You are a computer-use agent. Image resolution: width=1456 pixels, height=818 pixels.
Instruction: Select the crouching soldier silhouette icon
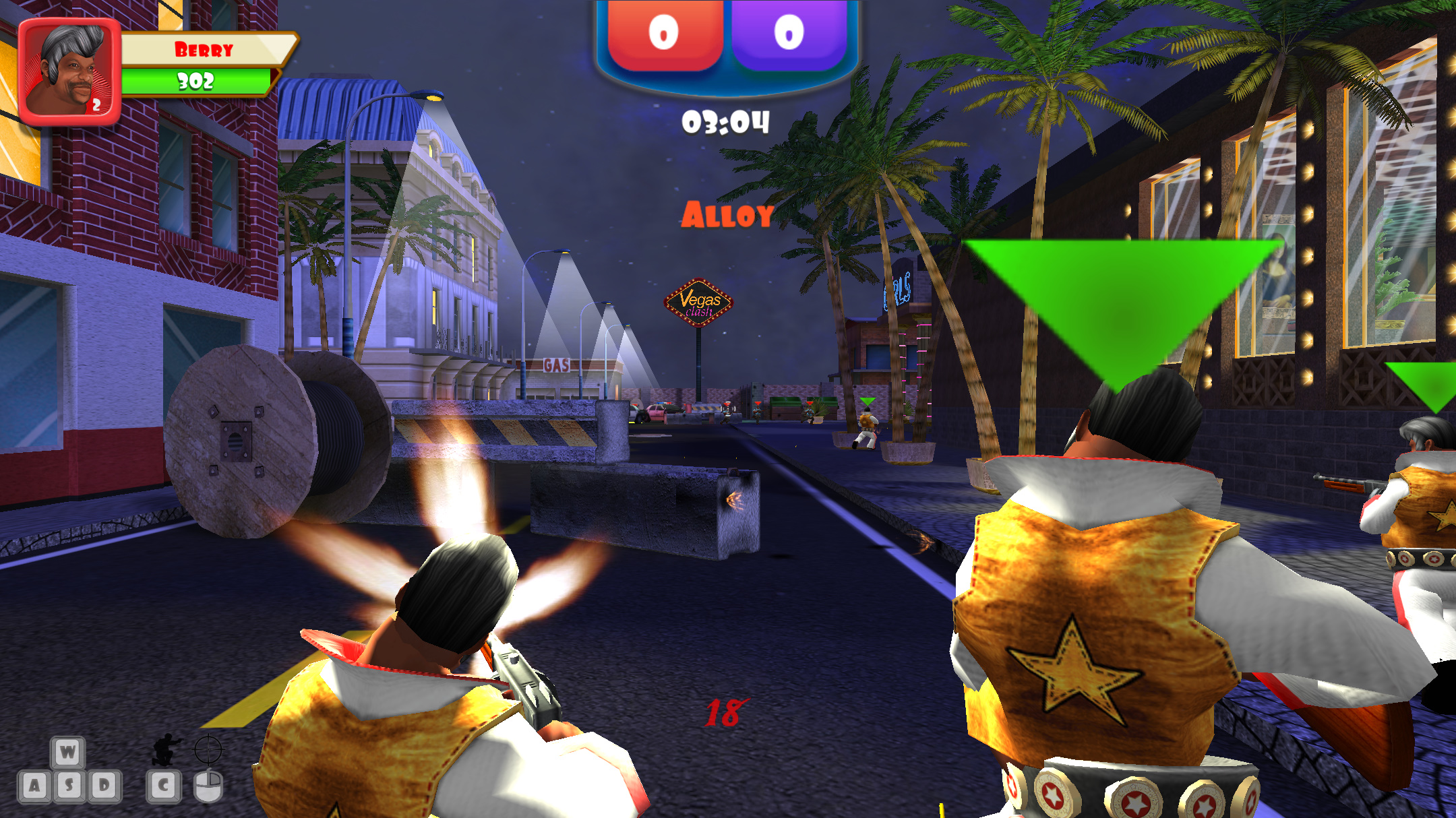point(163,749)
